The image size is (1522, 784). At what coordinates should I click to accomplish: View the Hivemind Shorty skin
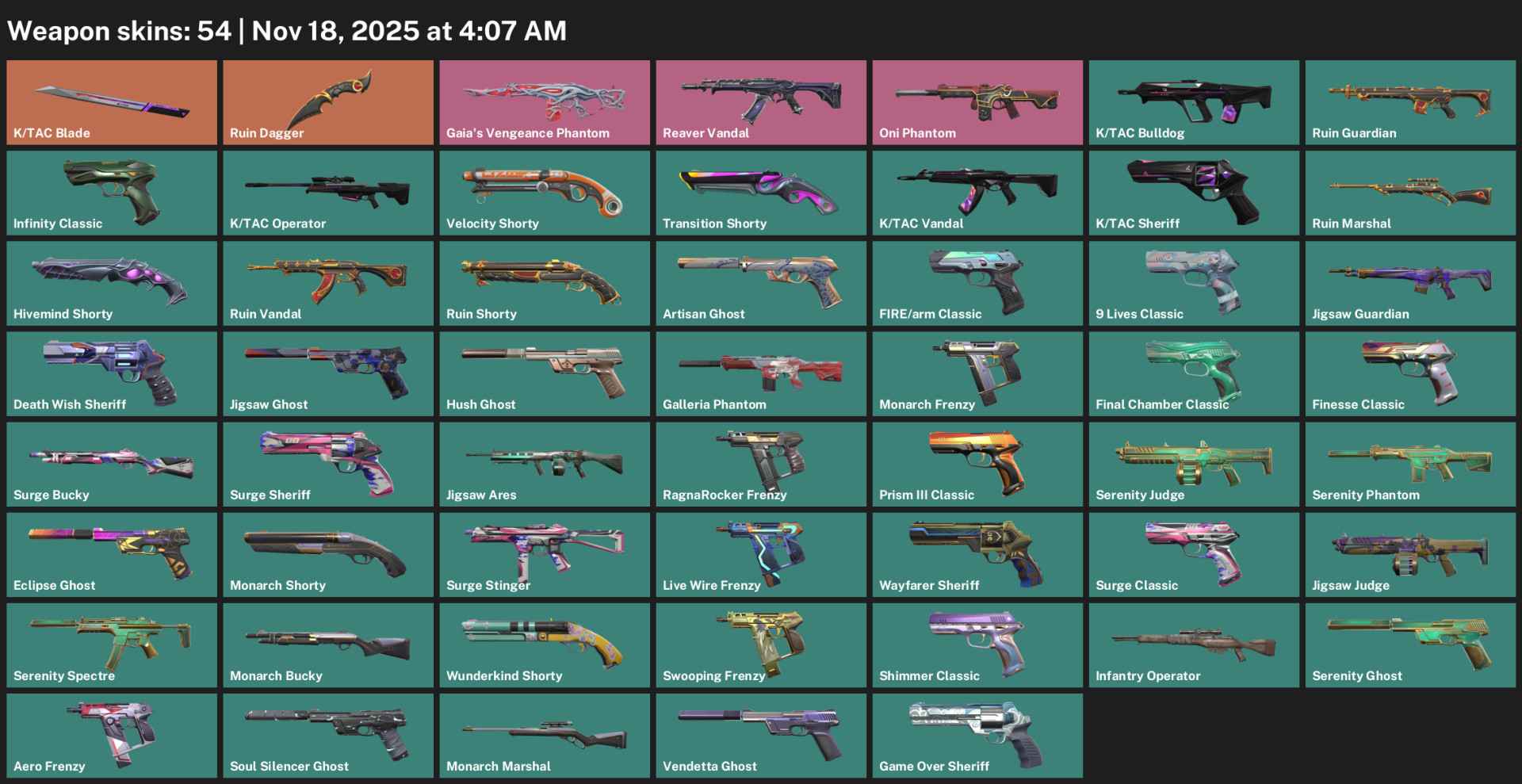pyautogui.click(x=111, y=282)
